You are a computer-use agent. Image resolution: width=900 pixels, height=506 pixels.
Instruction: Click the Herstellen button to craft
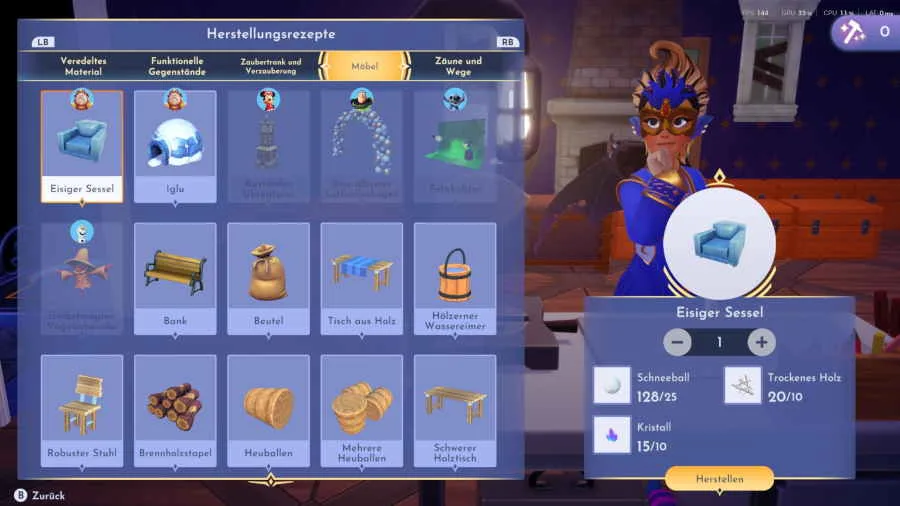(719, 479)
